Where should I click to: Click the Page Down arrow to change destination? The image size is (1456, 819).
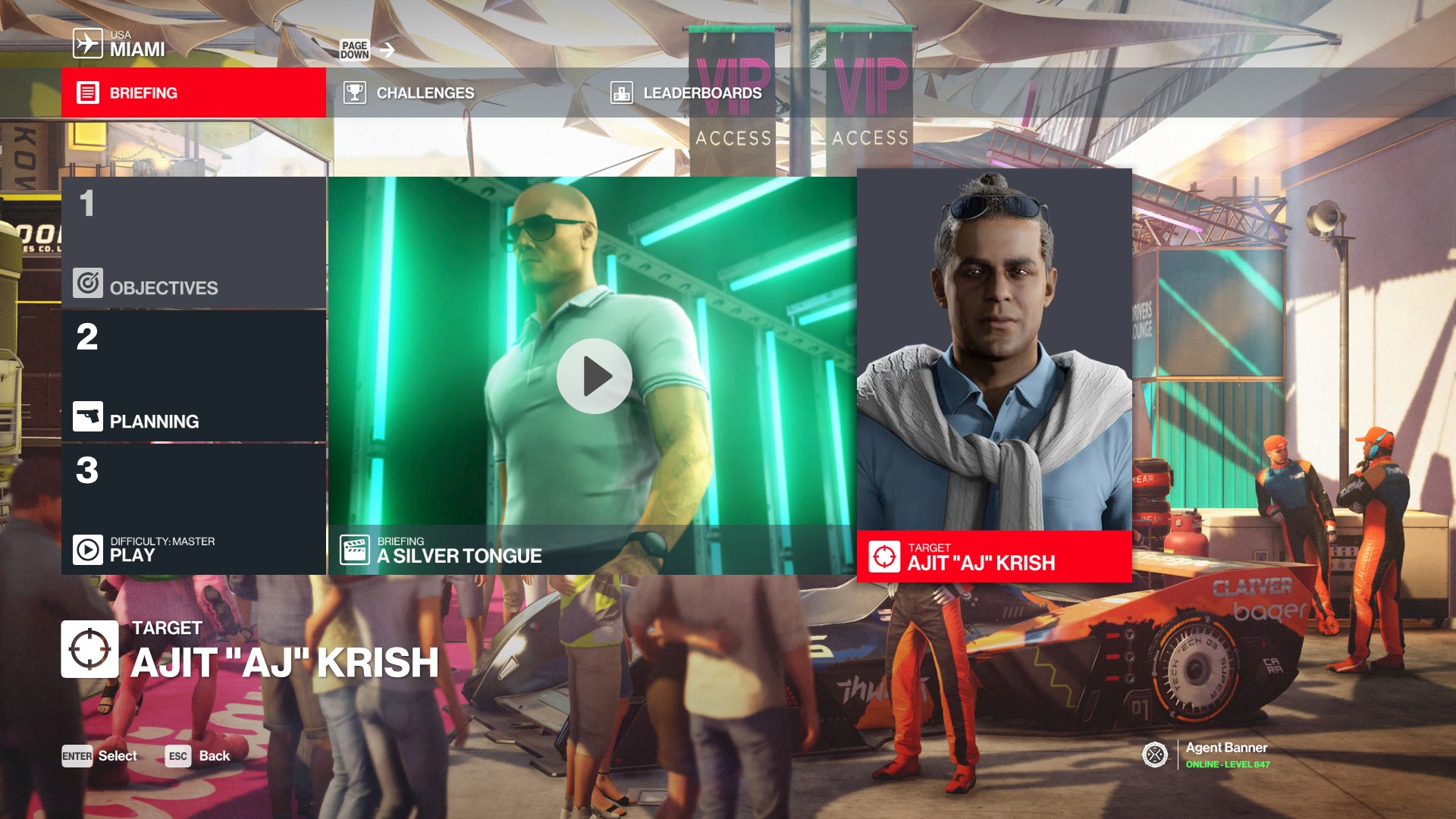(387, 48)
